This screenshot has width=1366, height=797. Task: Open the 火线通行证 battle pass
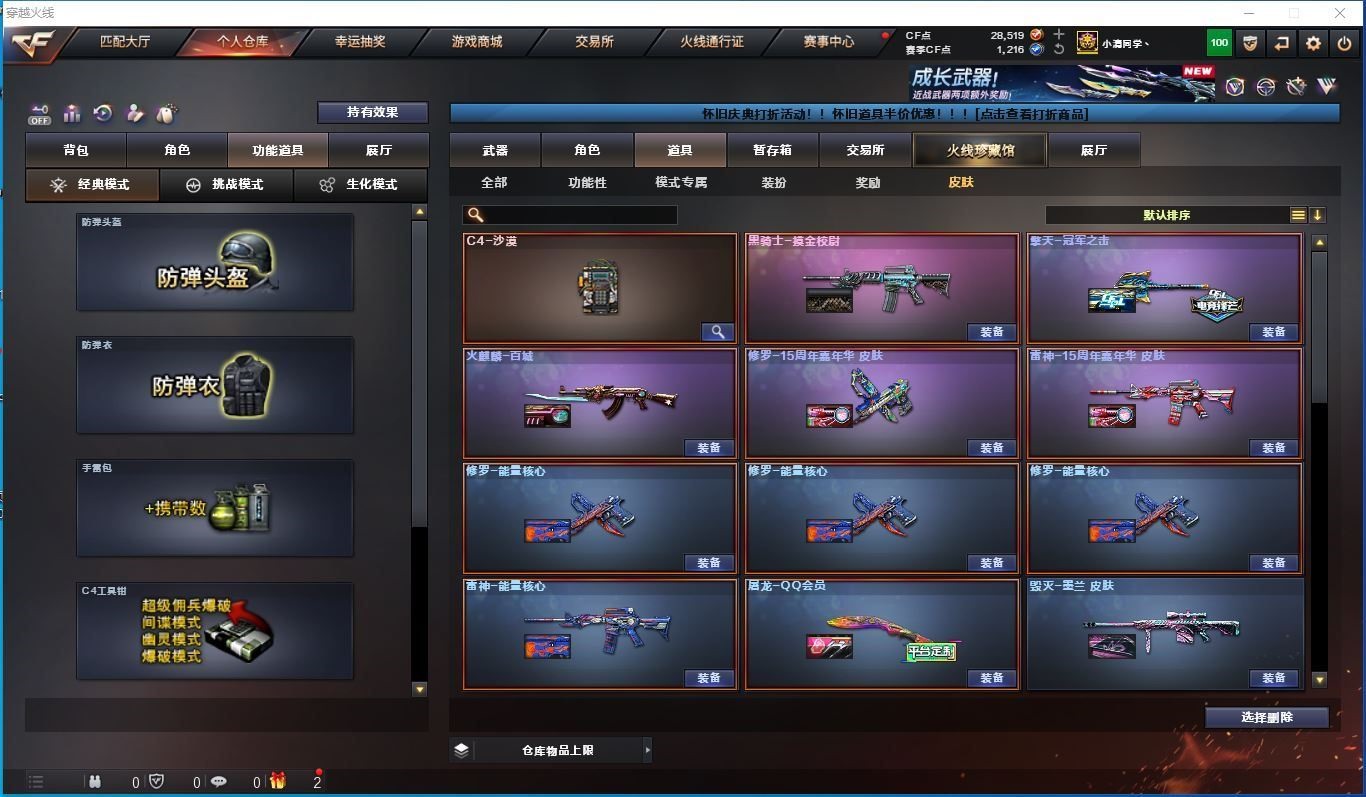tap(712, 42)
